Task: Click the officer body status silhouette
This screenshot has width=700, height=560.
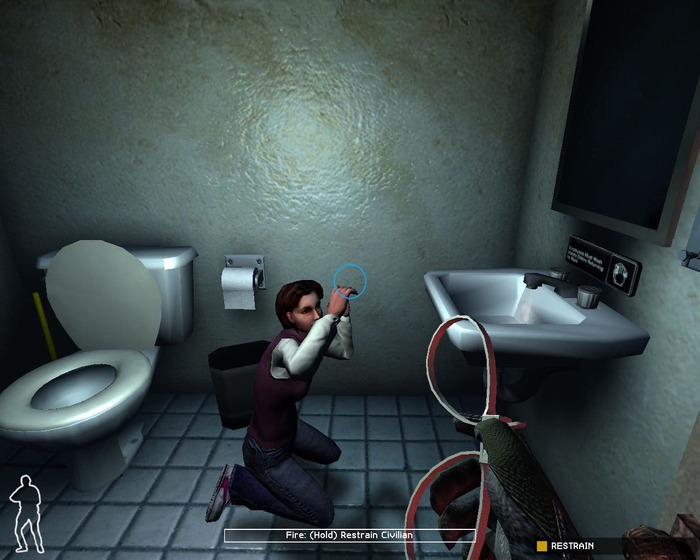Action: (27, 514)
